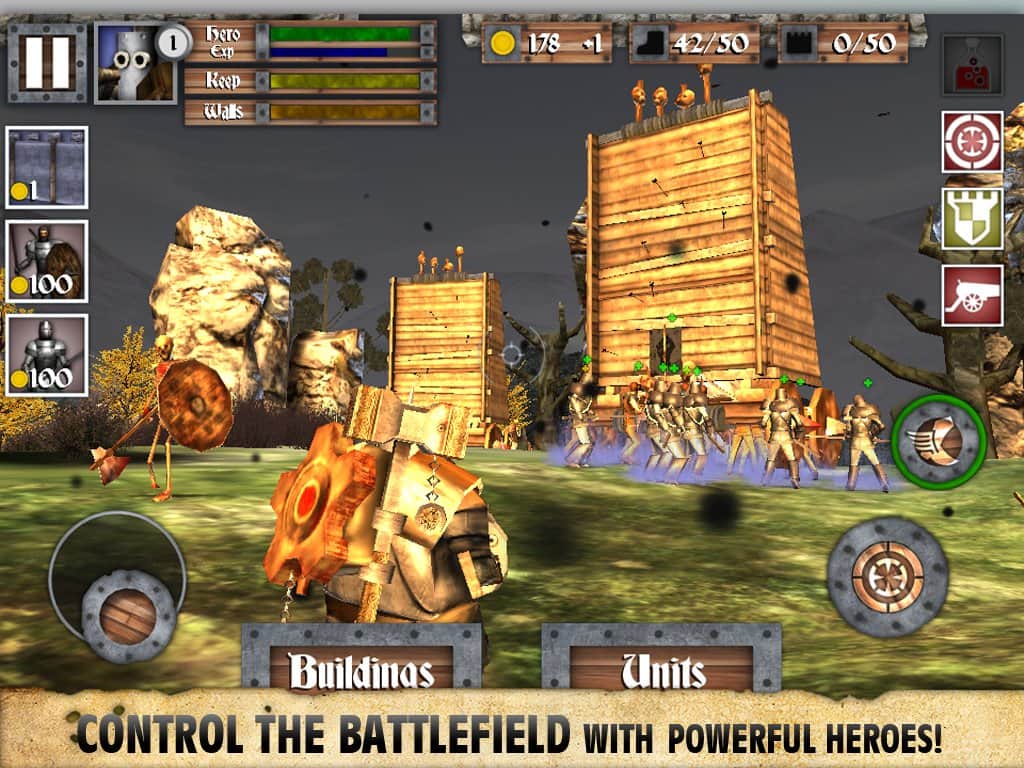Select the wall segment costing 1 gold
Screen dimensions: 1024x768
coord(47,167)
